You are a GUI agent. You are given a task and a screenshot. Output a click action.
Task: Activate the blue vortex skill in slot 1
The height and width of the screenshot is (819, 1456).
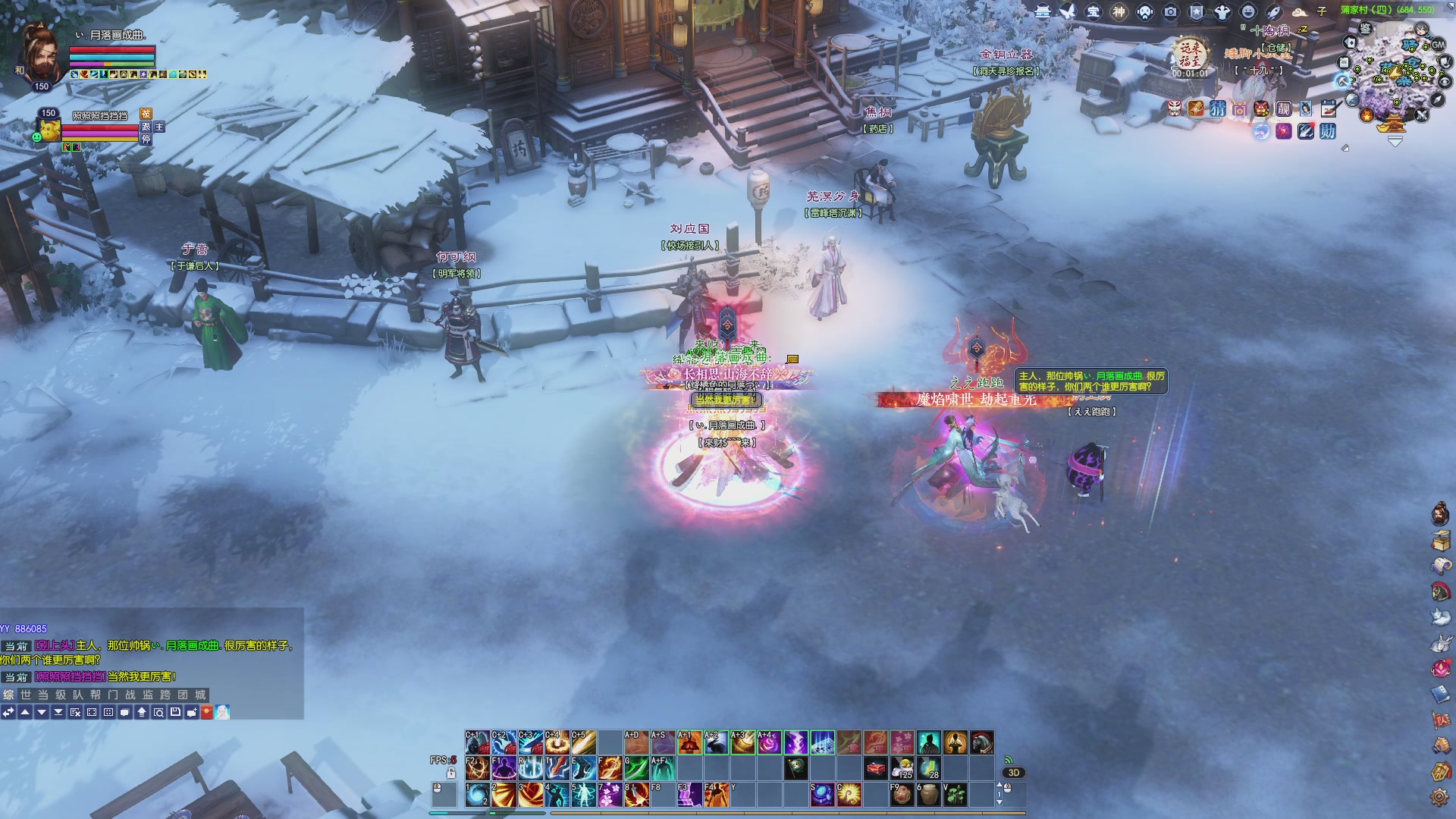(x=477, y=794)
